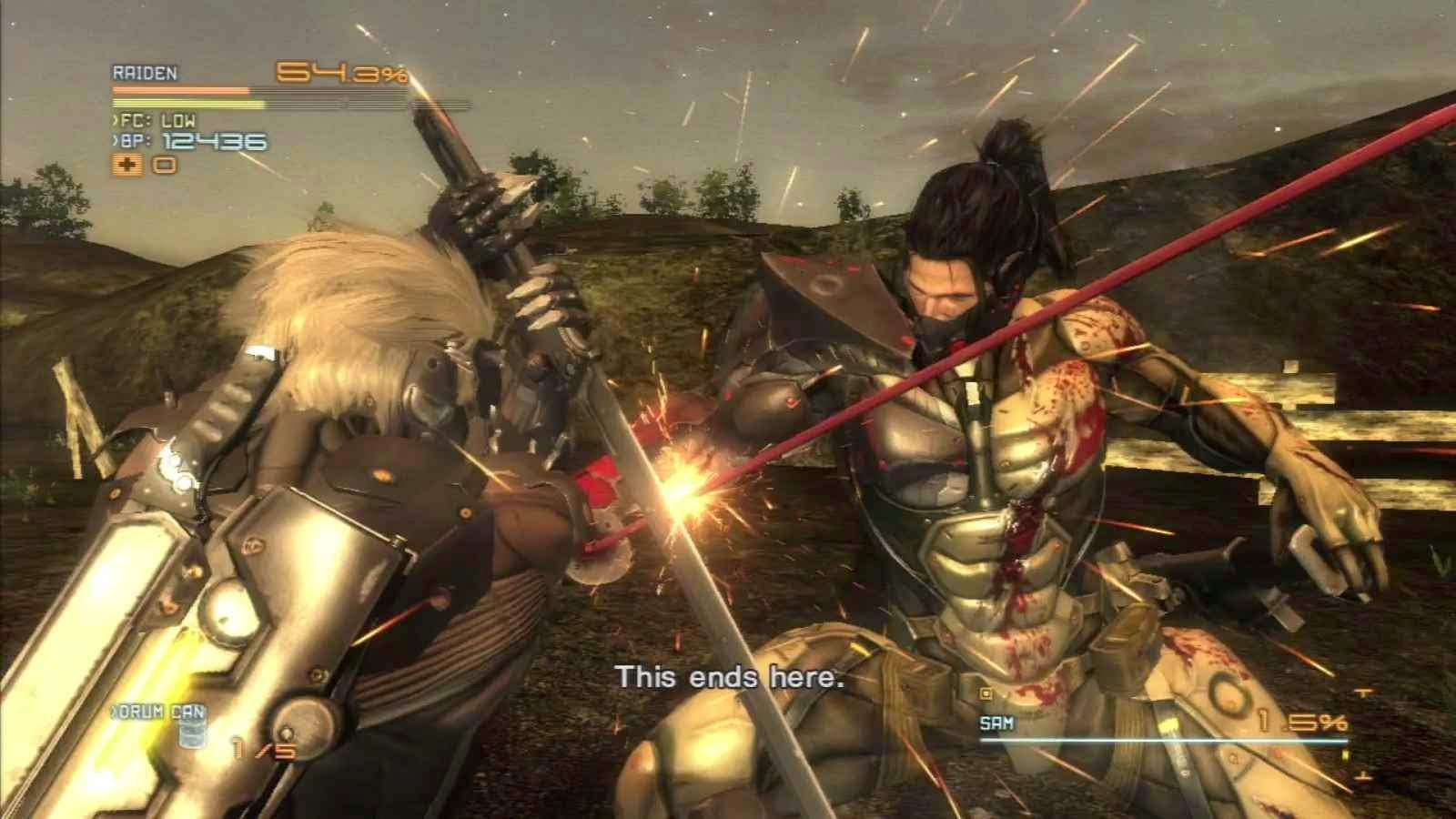1456x819 pixels.
Task: Select the SAM name label
Action: coord(997,722)
